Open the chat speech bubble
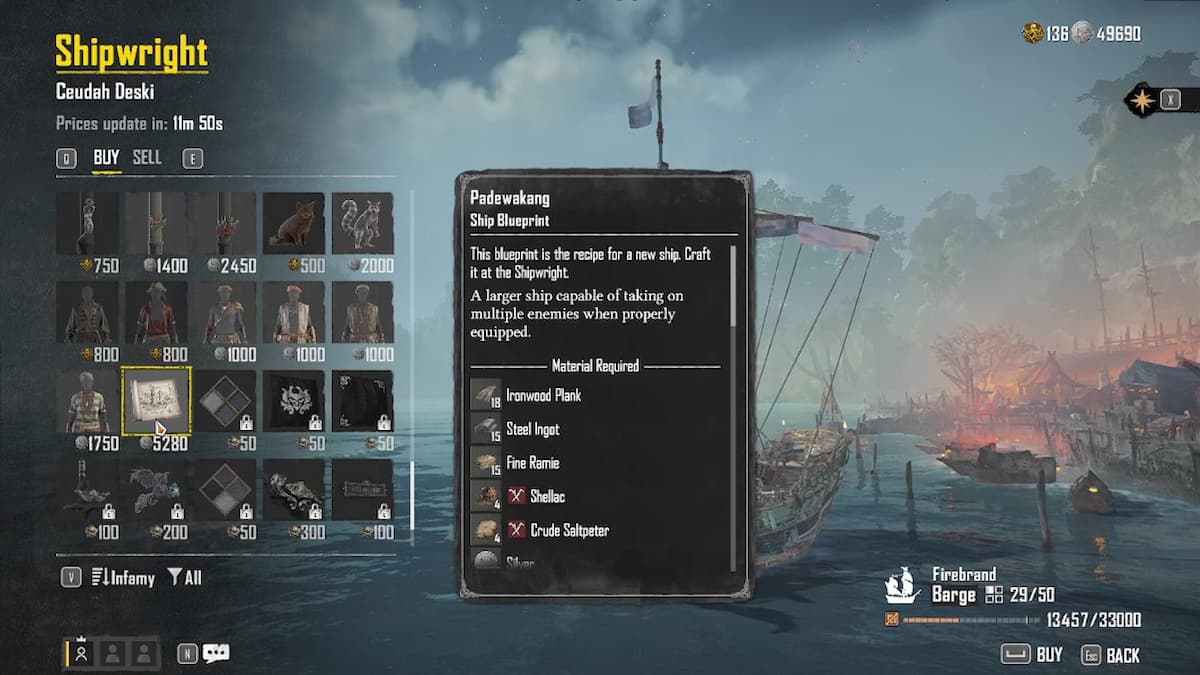The image size is (1200, 675). 216,654
